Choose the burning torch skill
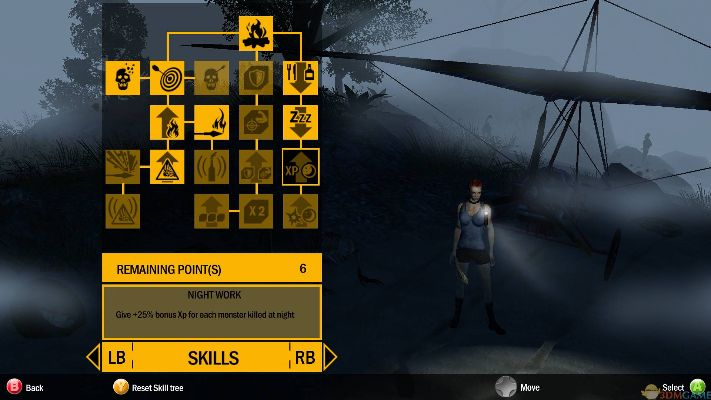 tap(211, 122)
